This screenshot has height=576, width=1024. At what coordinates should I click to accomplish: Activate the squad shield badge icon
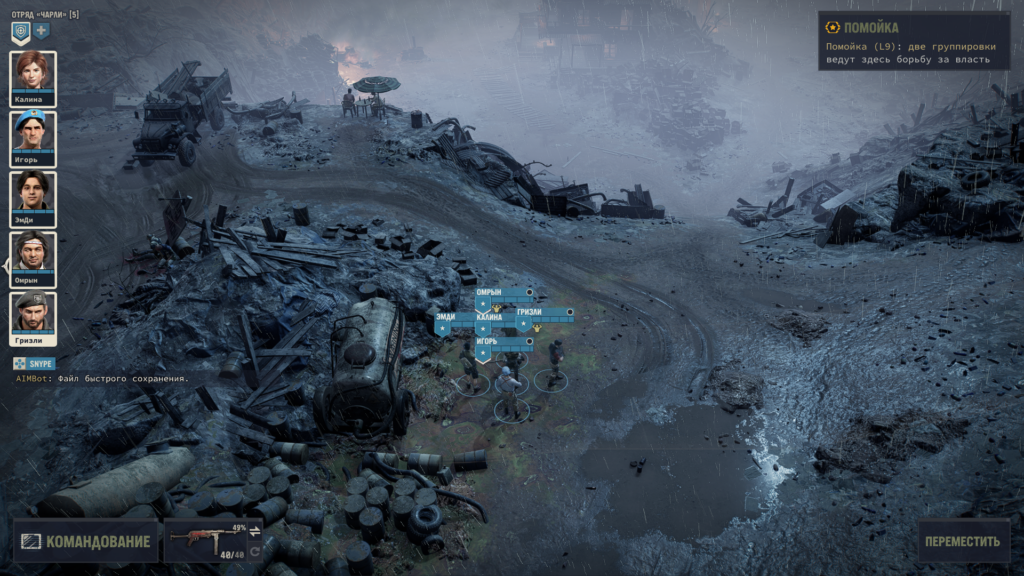click(20, 31)
